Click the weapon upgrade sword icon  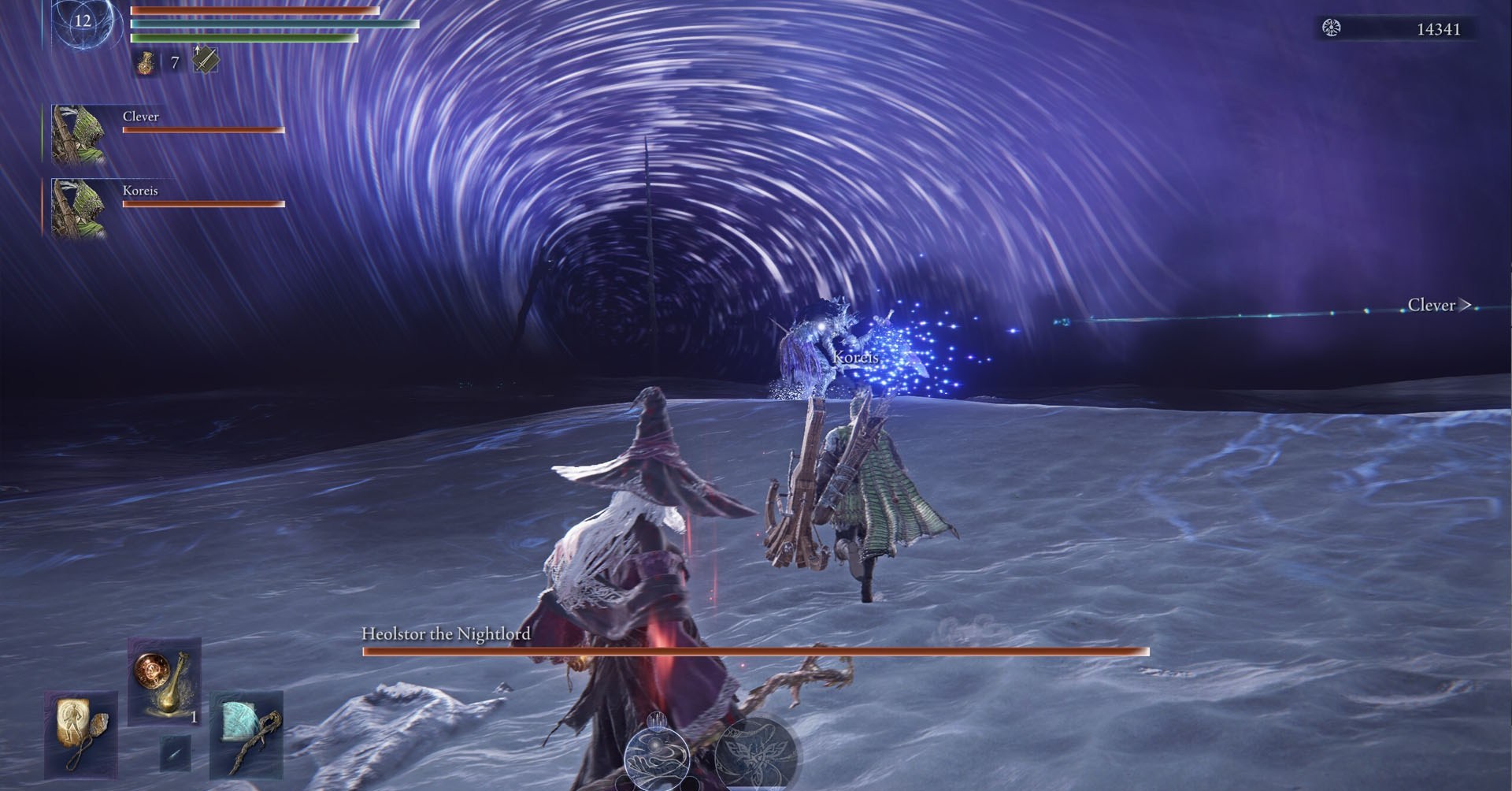[x=203, y=59]
